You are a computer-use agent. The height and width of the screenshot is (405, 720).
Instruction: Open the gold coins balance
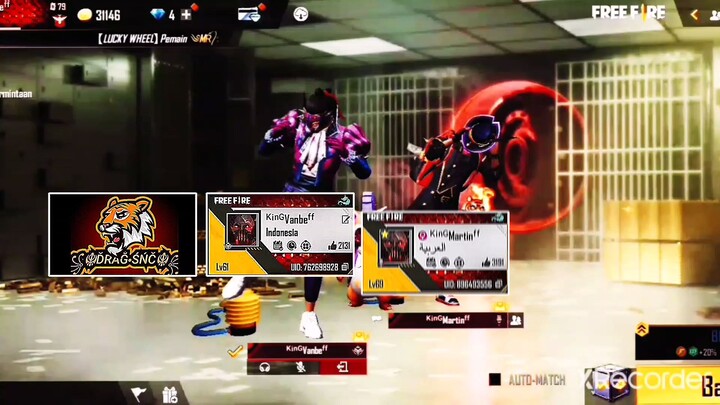coord(98,15)
